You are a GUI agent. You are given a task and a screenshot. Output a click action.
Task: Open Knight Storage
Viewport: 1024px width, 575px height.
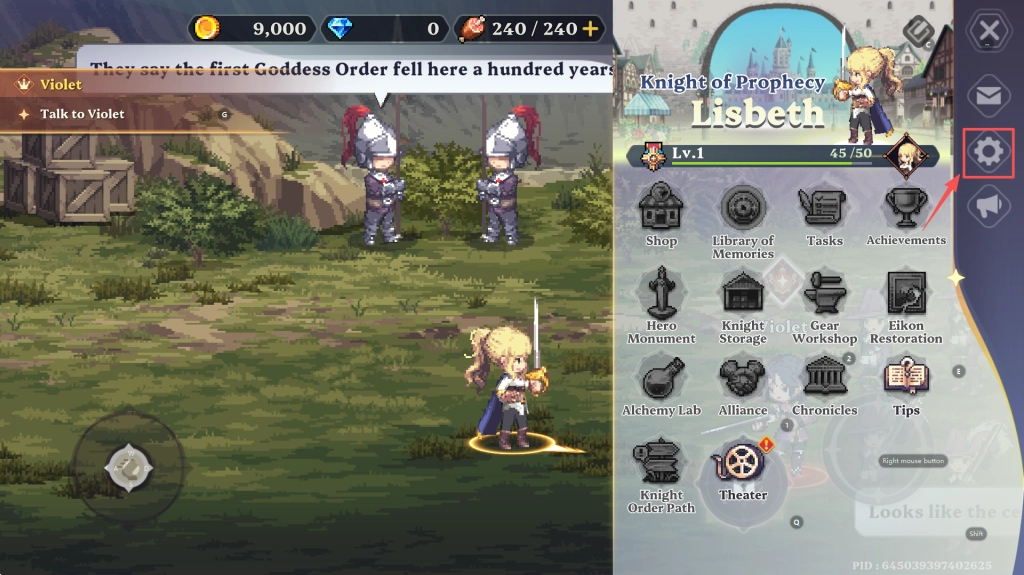(743, 295)
